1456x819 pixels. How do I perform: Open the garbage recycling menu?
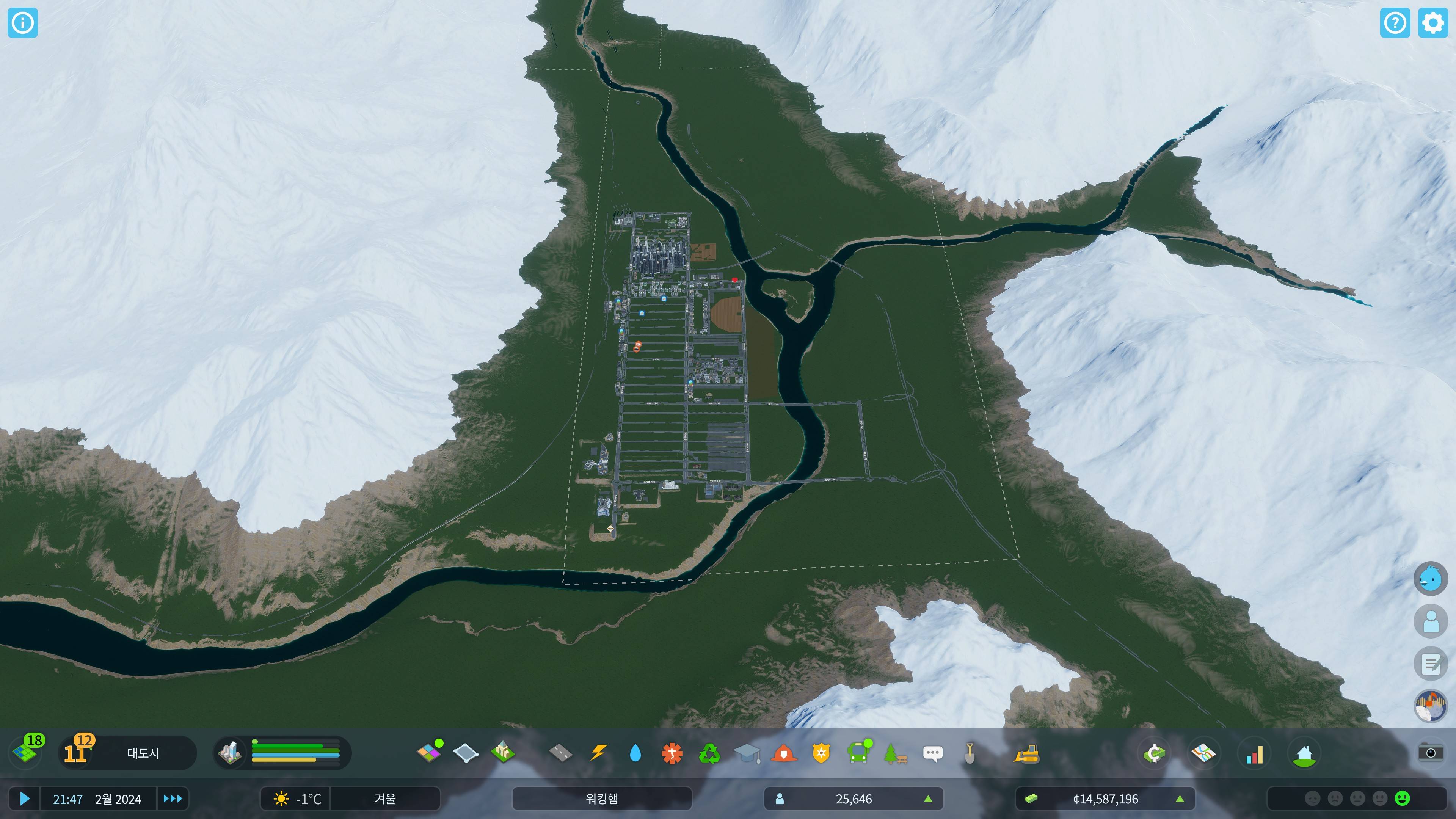(709, 753)
